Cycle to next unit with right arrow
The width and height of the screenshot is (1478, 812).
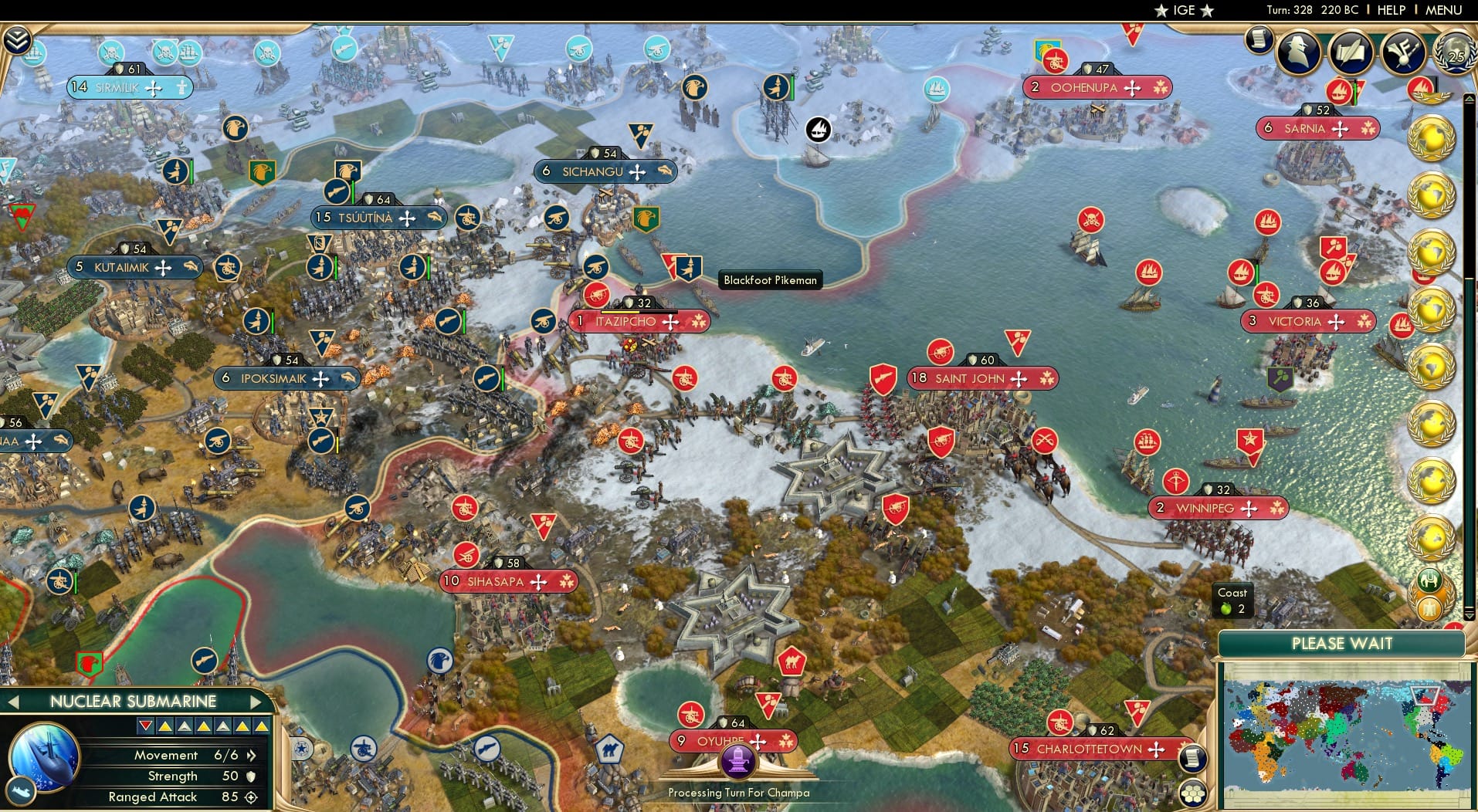click(x=257, y=701)
